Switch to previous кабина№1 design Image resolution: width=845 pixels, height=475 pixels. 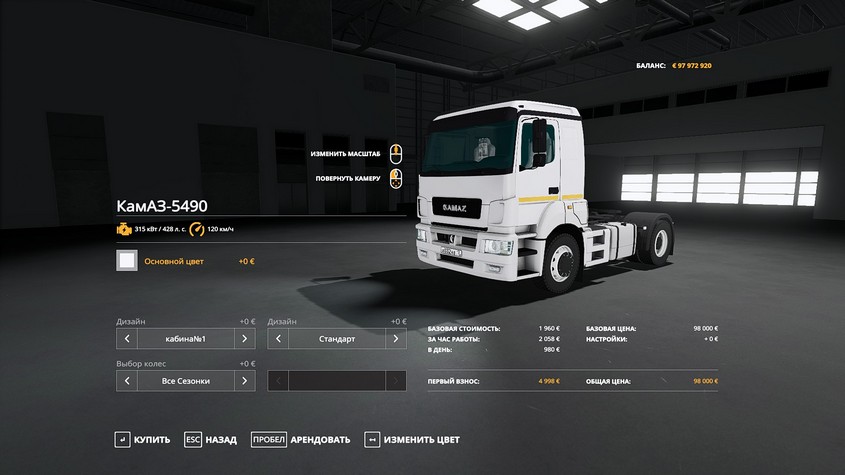coord(127,339)
